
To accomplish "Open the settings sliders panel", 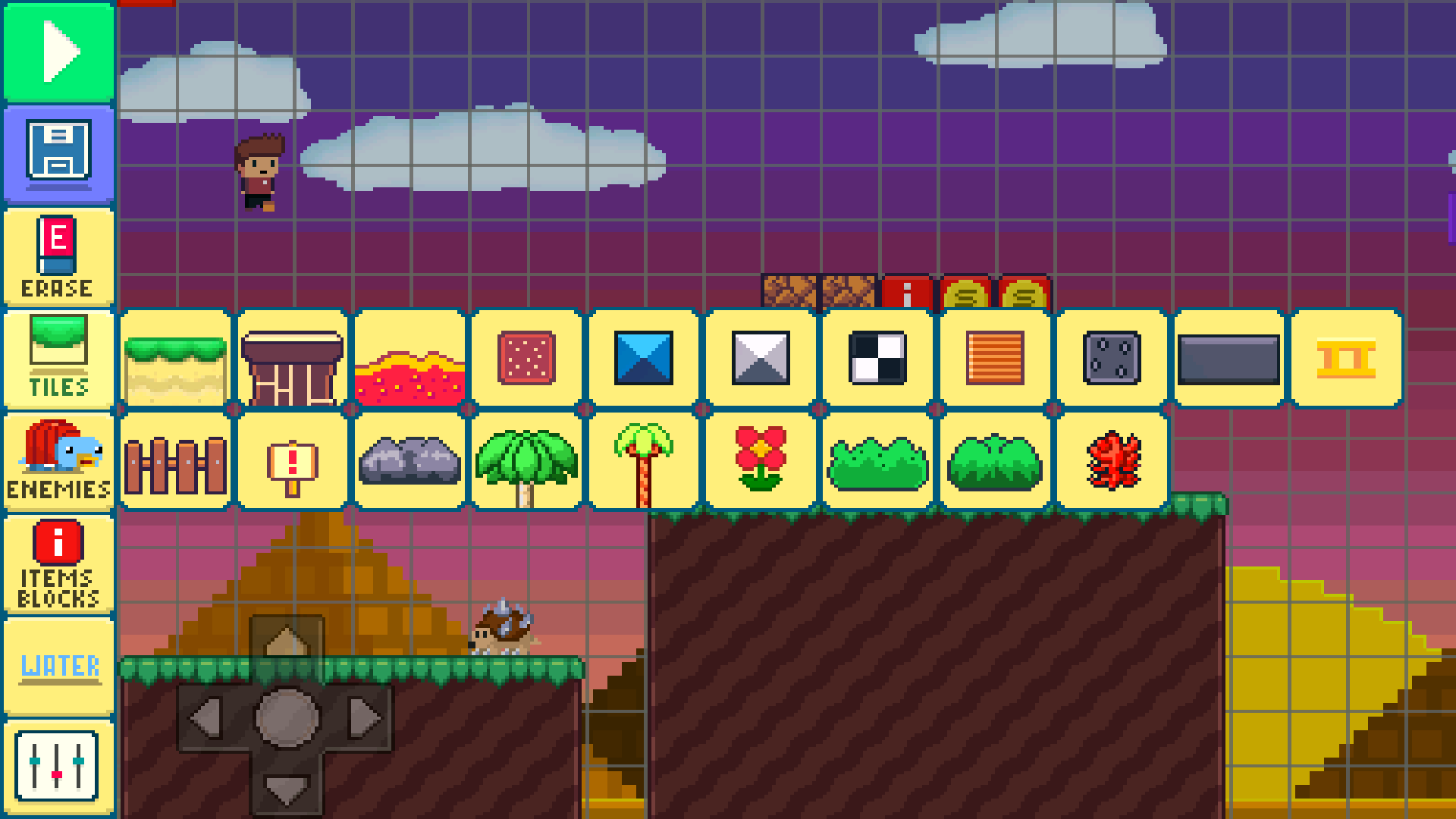I will (58, 767).
